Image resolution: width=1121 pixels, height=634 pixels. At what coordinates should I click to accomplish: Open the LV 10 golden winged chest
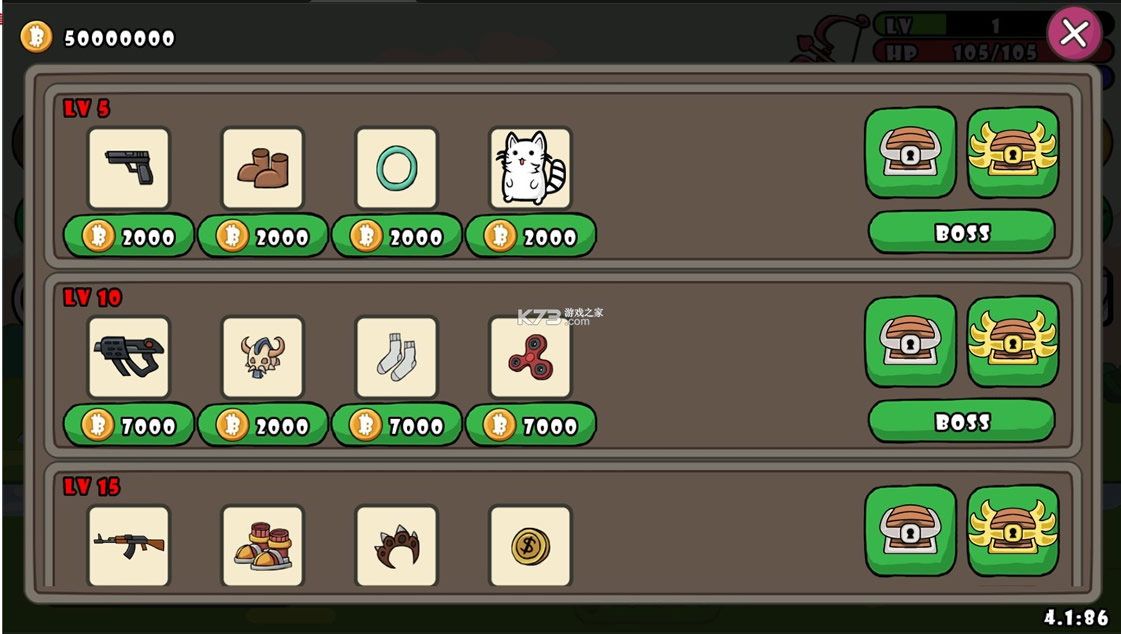click(1013, 341)
